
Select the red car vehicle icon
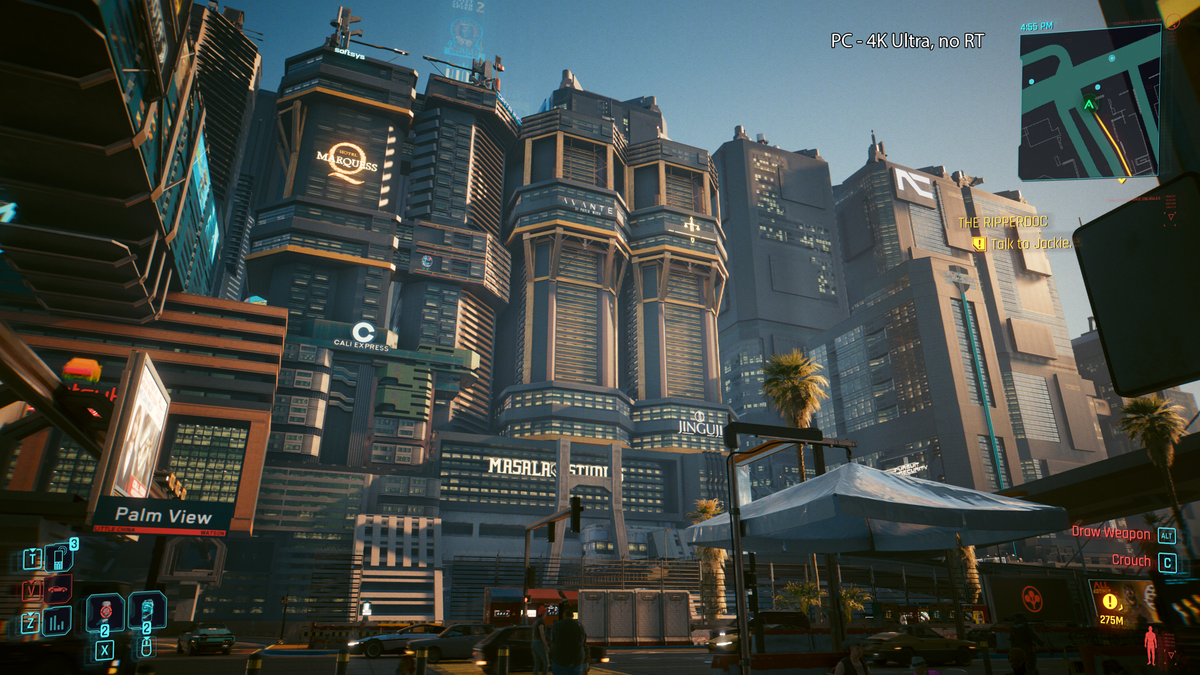tap(58, 589)
